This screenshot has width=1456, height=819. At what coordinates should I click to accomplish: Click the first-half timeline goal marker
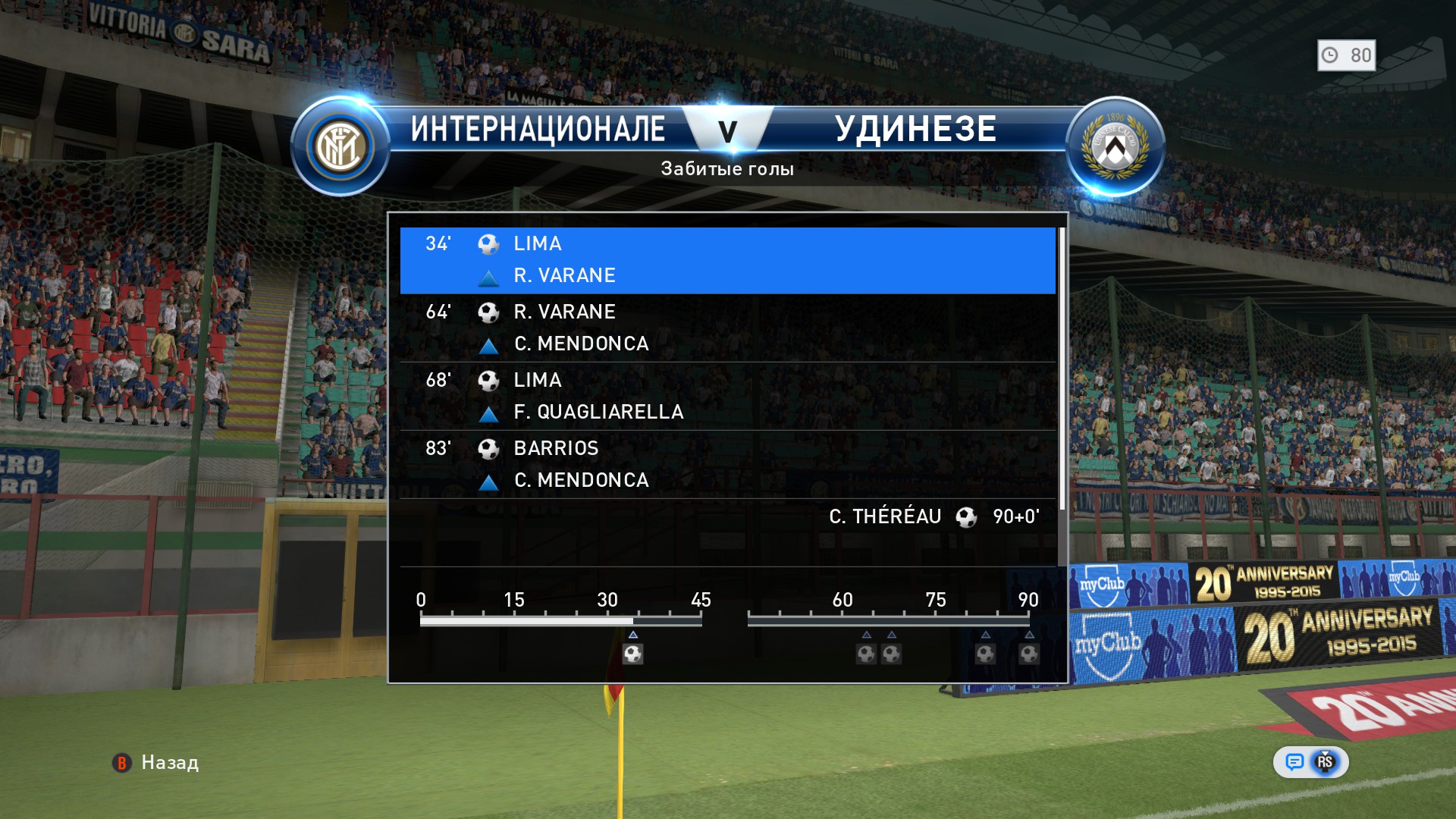632,654
